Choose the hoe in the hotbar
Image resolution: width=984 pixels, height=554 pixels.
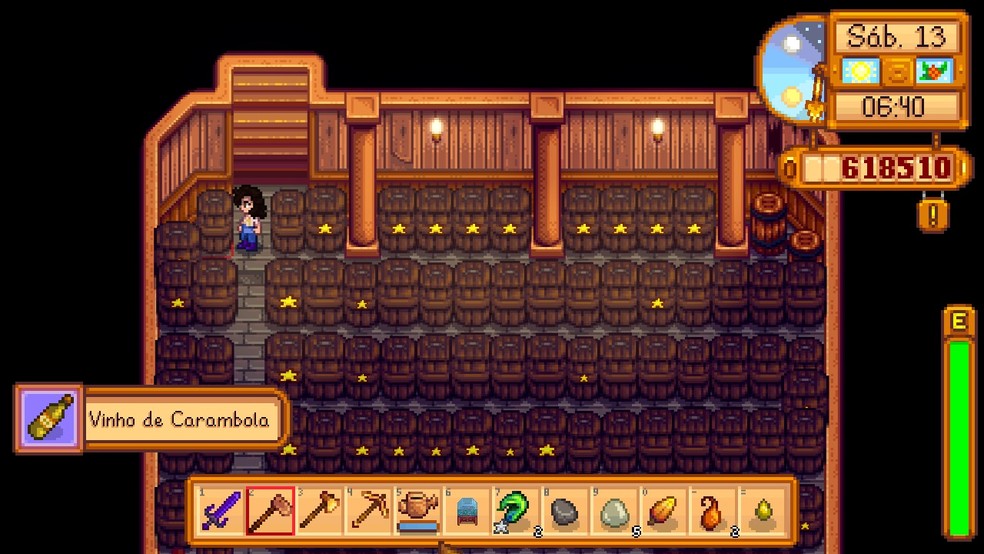[x=270, y=512]
